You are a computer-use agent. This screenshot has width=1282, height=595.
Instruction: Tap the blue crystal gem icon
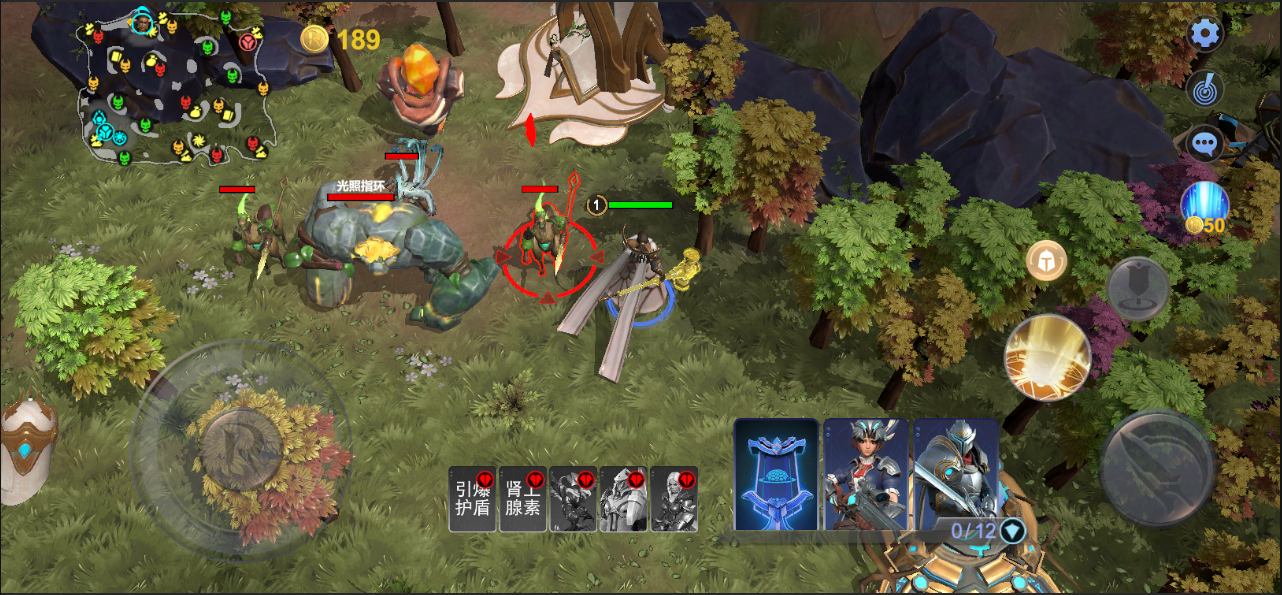(x=1013, y=530)
